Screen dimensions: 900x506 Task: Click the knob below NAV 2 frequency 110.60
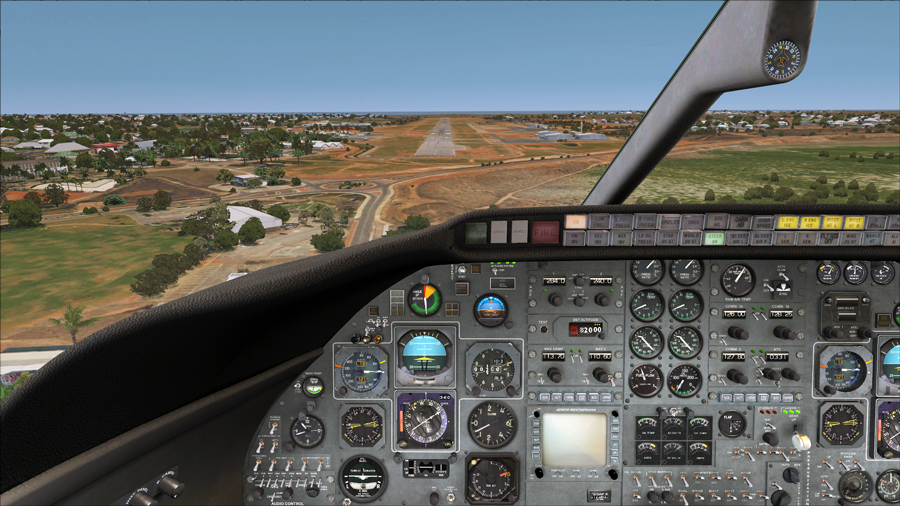[600, 375]
